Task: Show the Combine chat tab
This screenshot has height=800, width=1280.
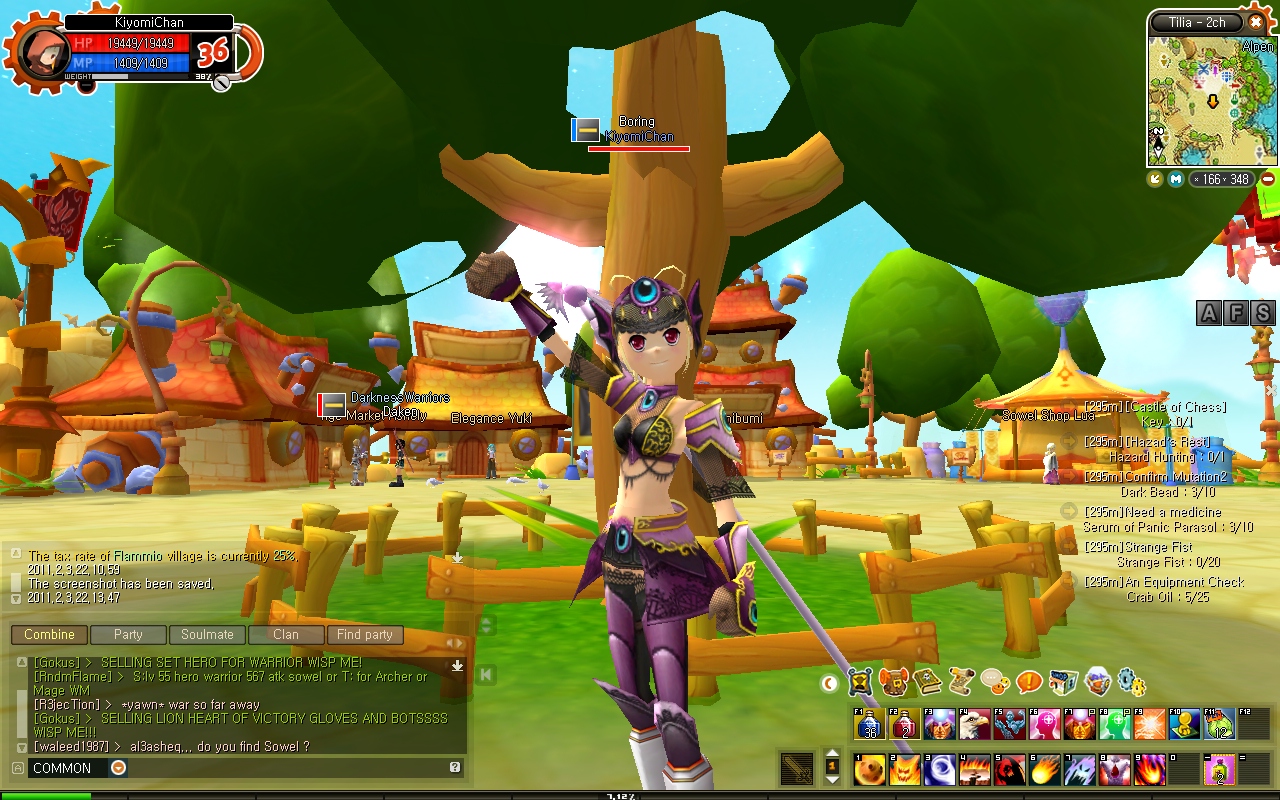Action: (x=49, y=635)
